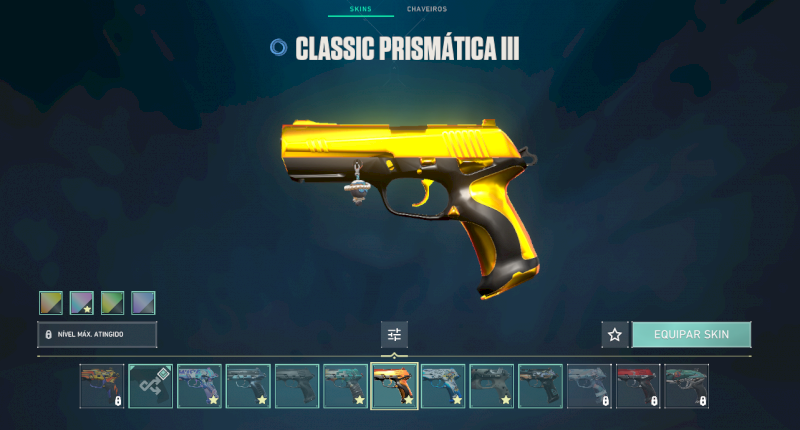
Task: Toggle the star favorite button
Action: [x=615, y=335]
